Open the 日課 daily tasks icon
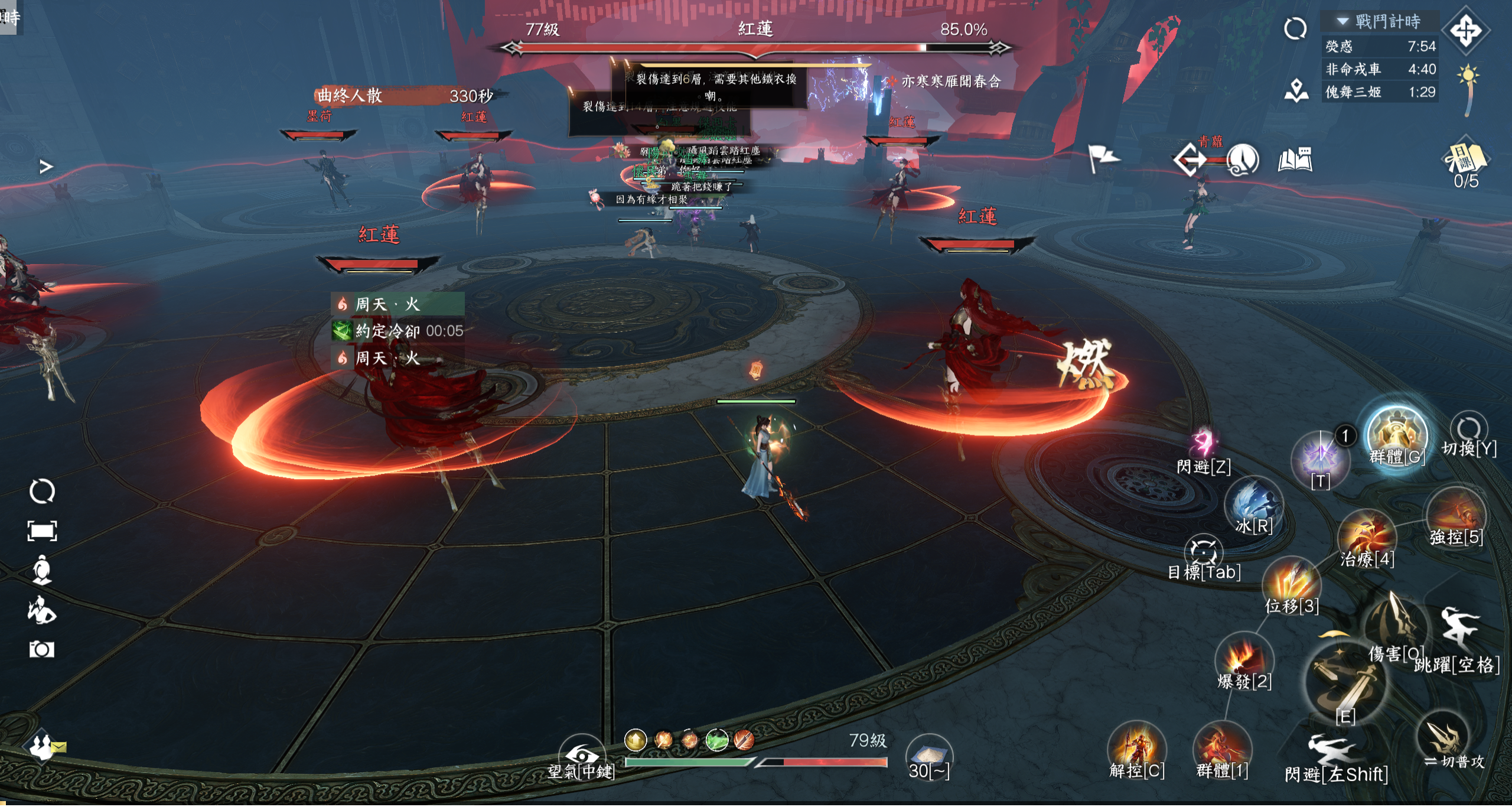1512x807 pixels. (x=1465, y=160)
